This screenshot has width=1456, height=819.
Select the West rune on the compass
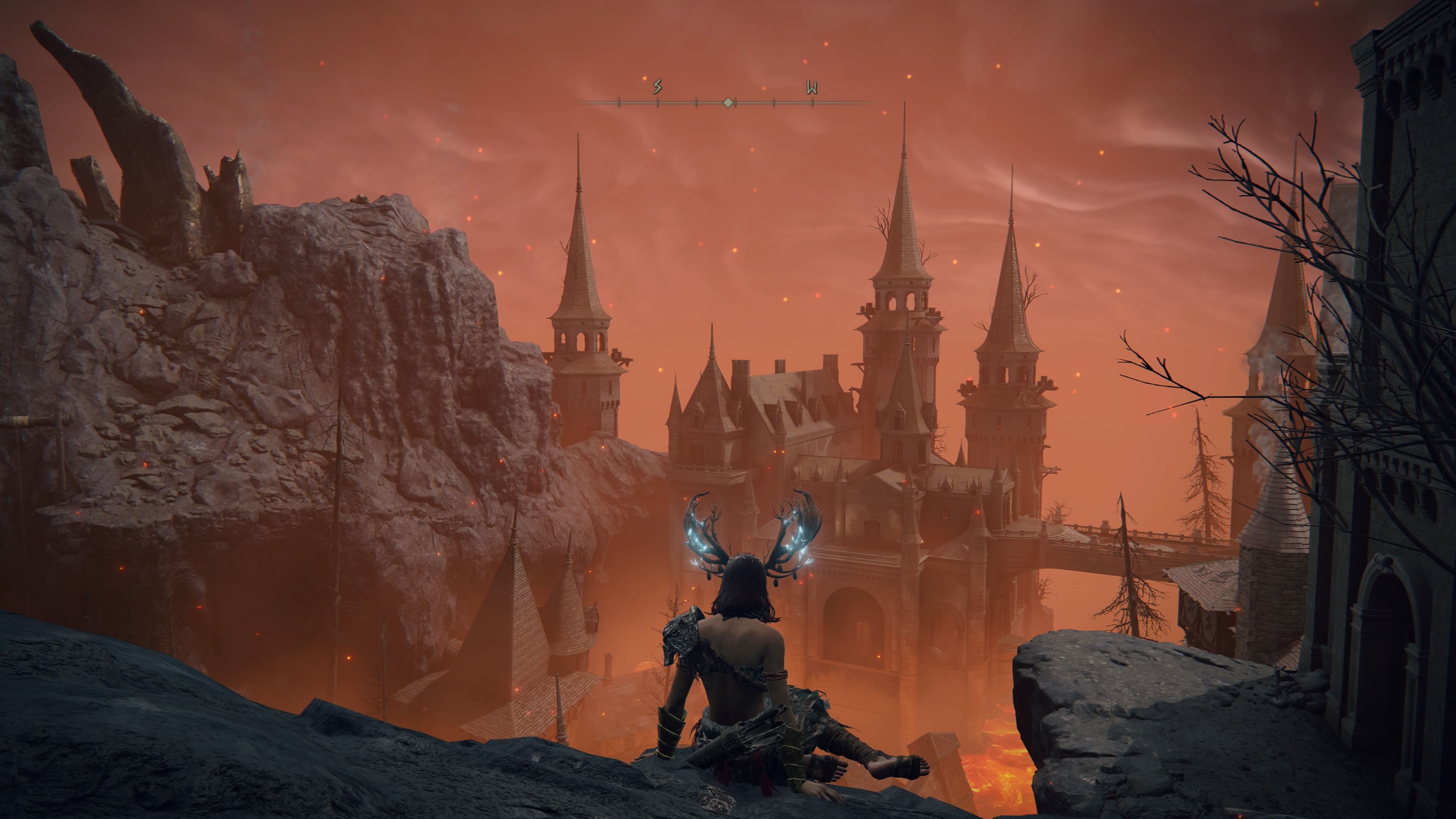click(812, 88)
